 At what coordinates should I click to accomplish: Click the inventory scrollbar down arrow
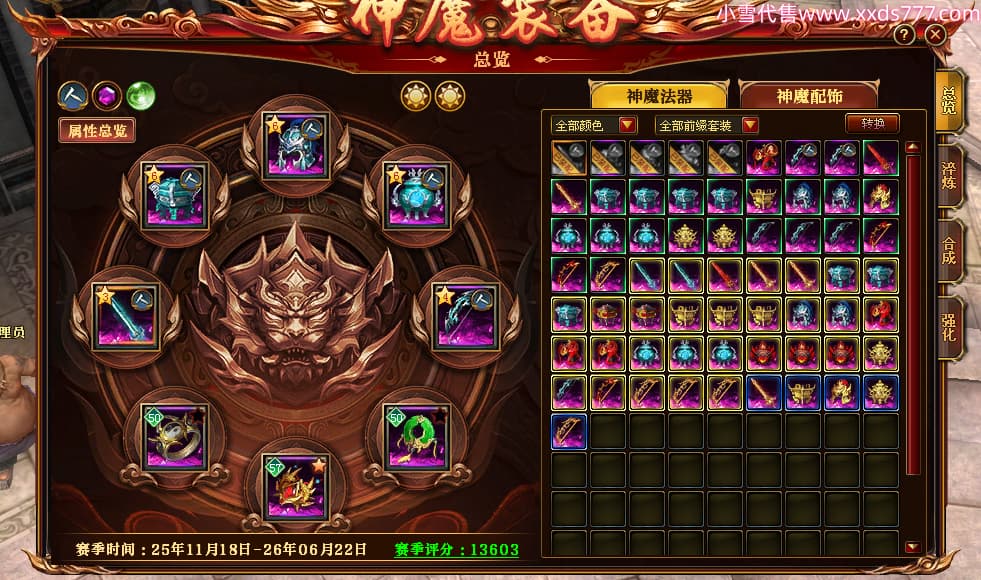pyautogui.click(x=911, y=547)
